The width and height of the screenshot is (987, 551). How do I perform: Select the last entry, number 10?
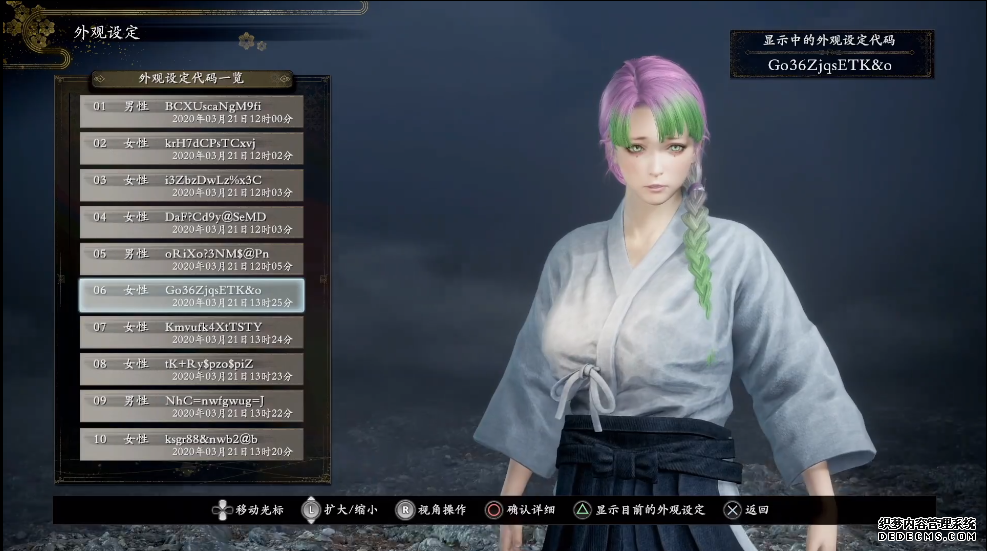[x=191, y=443]
